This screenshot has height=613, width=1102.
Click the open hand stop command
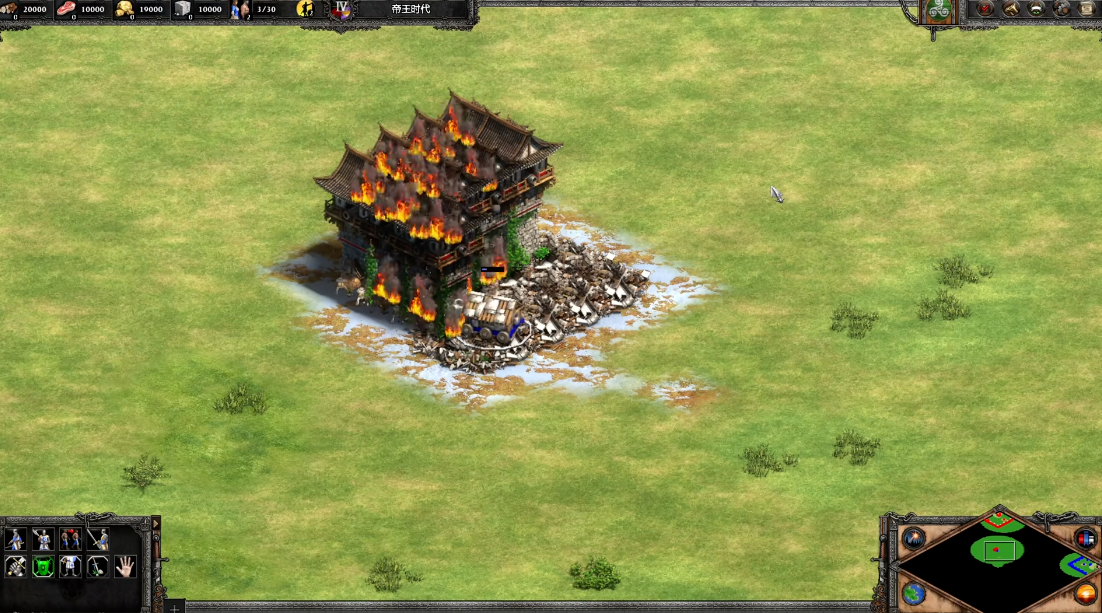(124, 567)
